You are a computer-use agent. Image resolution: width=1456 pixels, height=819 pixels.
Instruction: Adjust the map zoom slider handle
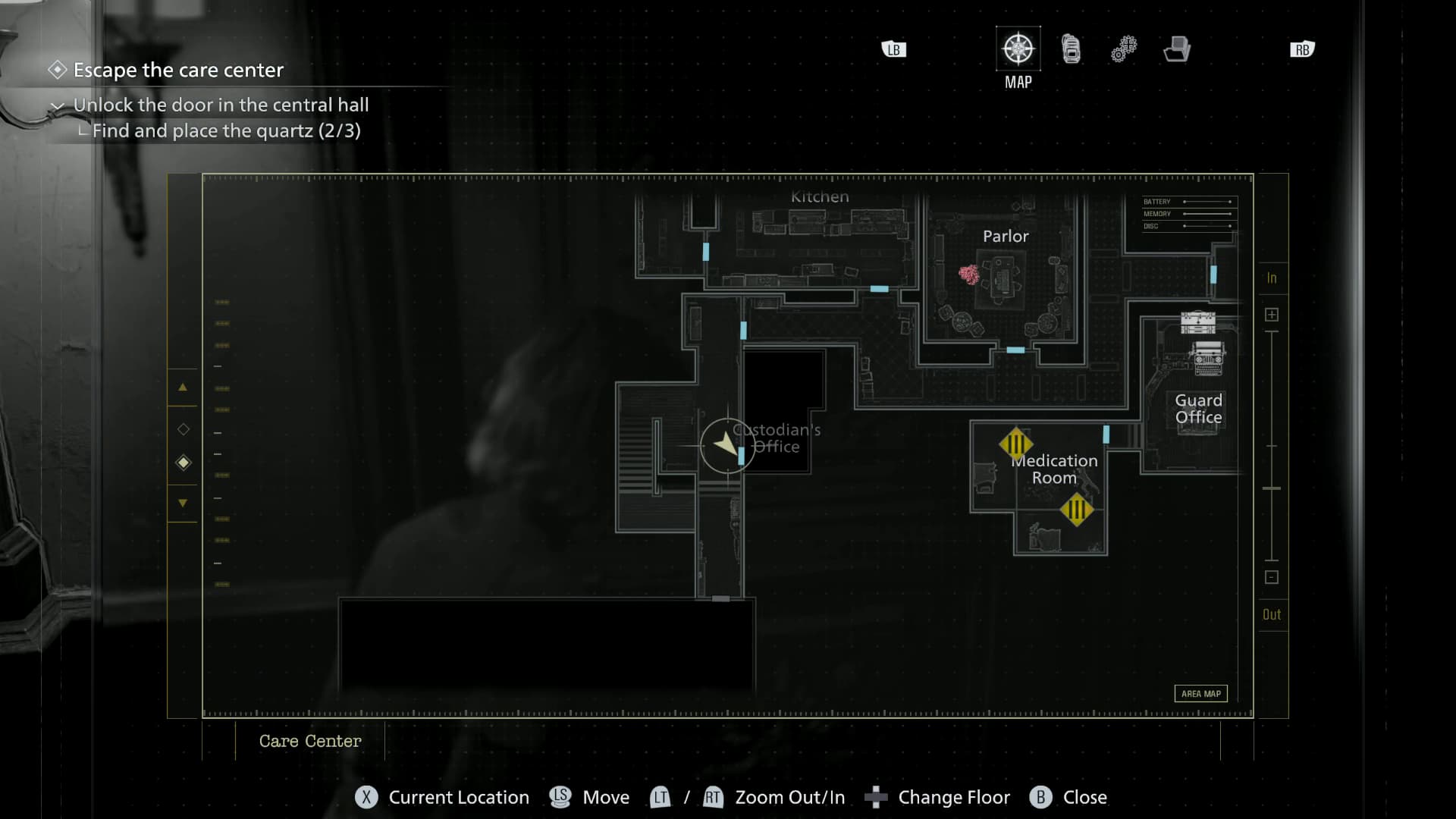[1272, 488]
